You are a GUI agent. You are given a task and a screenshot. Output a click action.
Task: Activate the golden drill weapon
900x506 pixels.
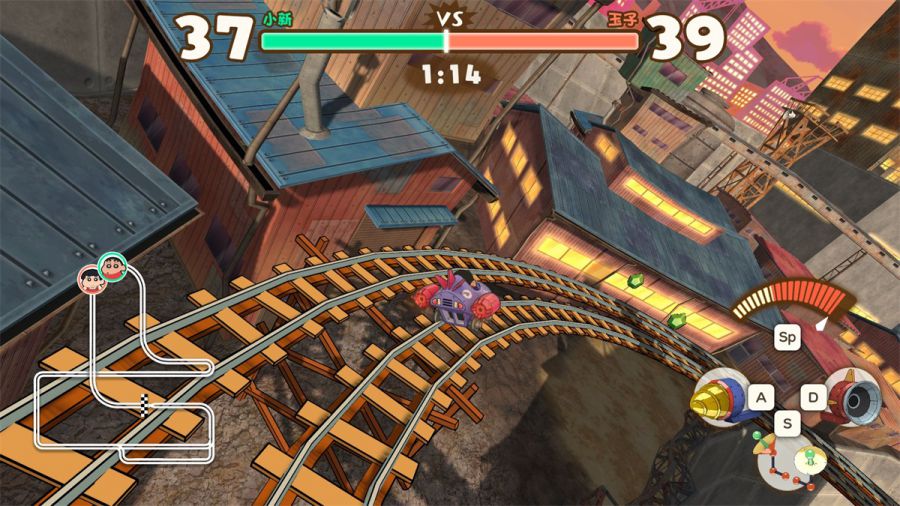pos(719,399)
